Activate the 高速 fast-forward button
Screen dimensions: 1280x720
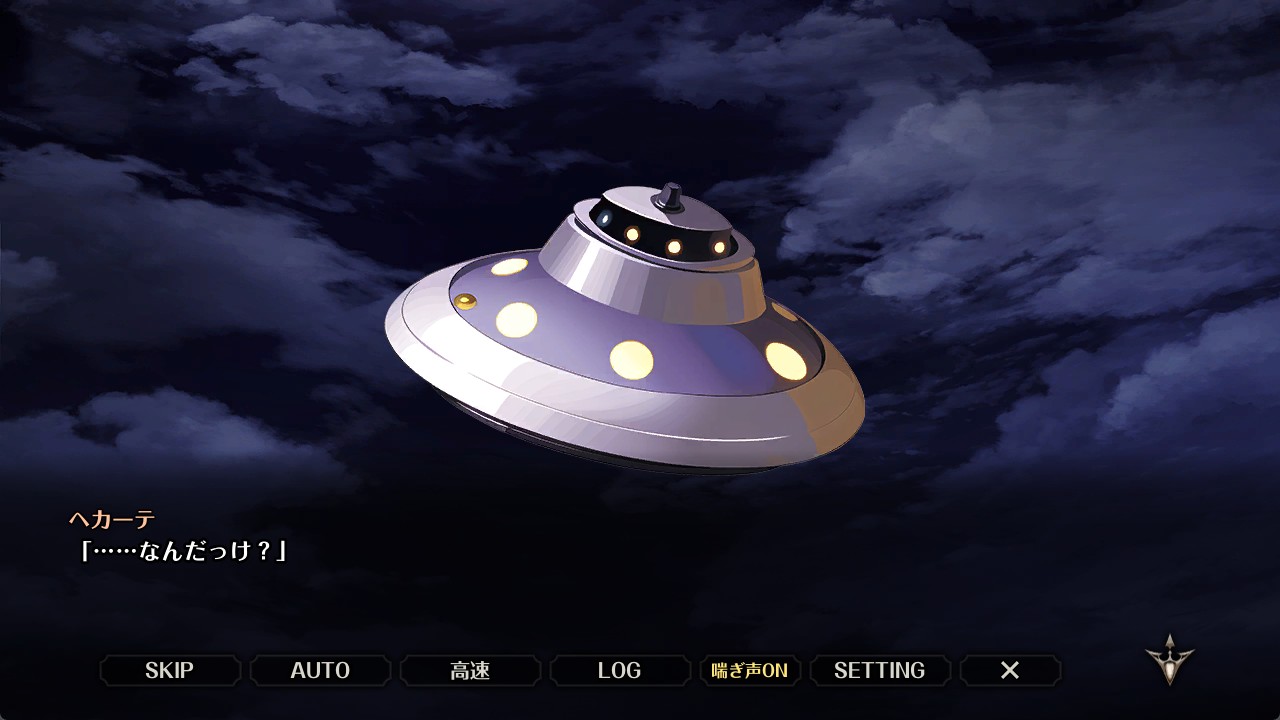(470, 670)
